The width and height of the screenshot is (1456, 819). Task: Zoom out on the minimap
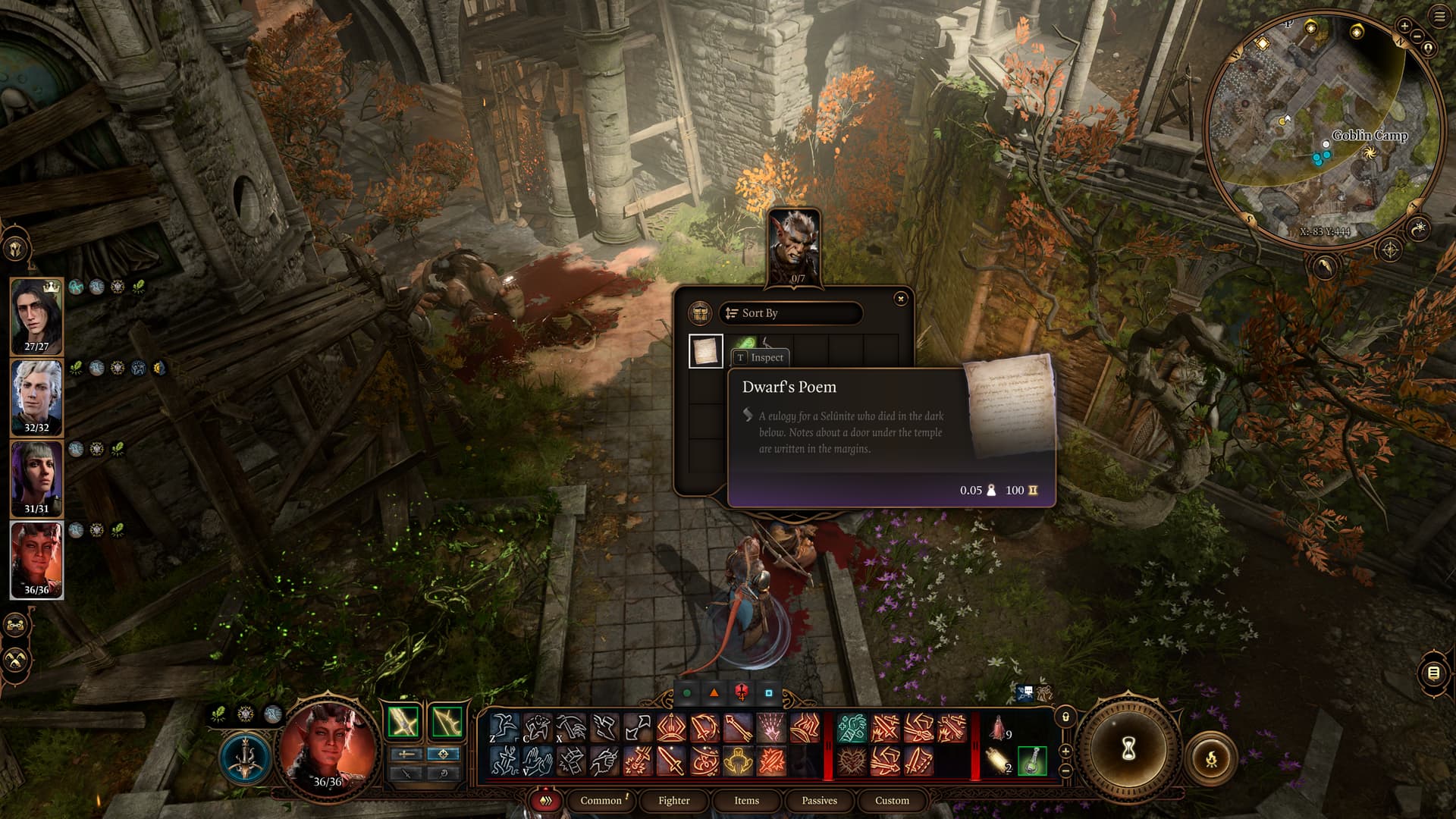point(1417,36)
